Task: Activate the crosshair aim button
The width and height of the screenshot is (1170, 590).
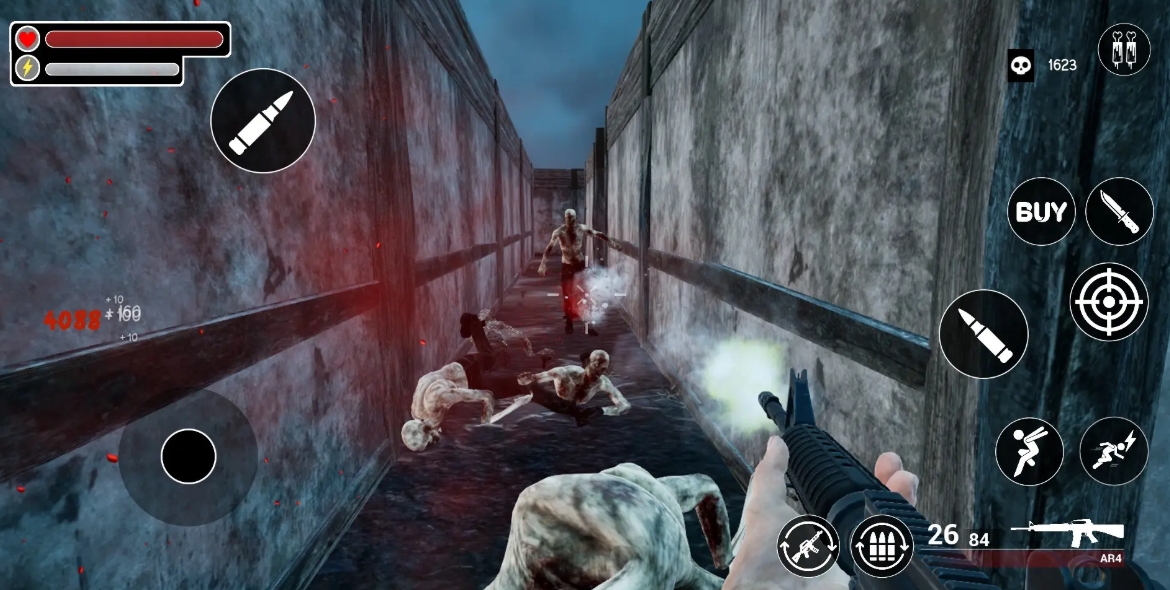Action: tap(1108, 302)
